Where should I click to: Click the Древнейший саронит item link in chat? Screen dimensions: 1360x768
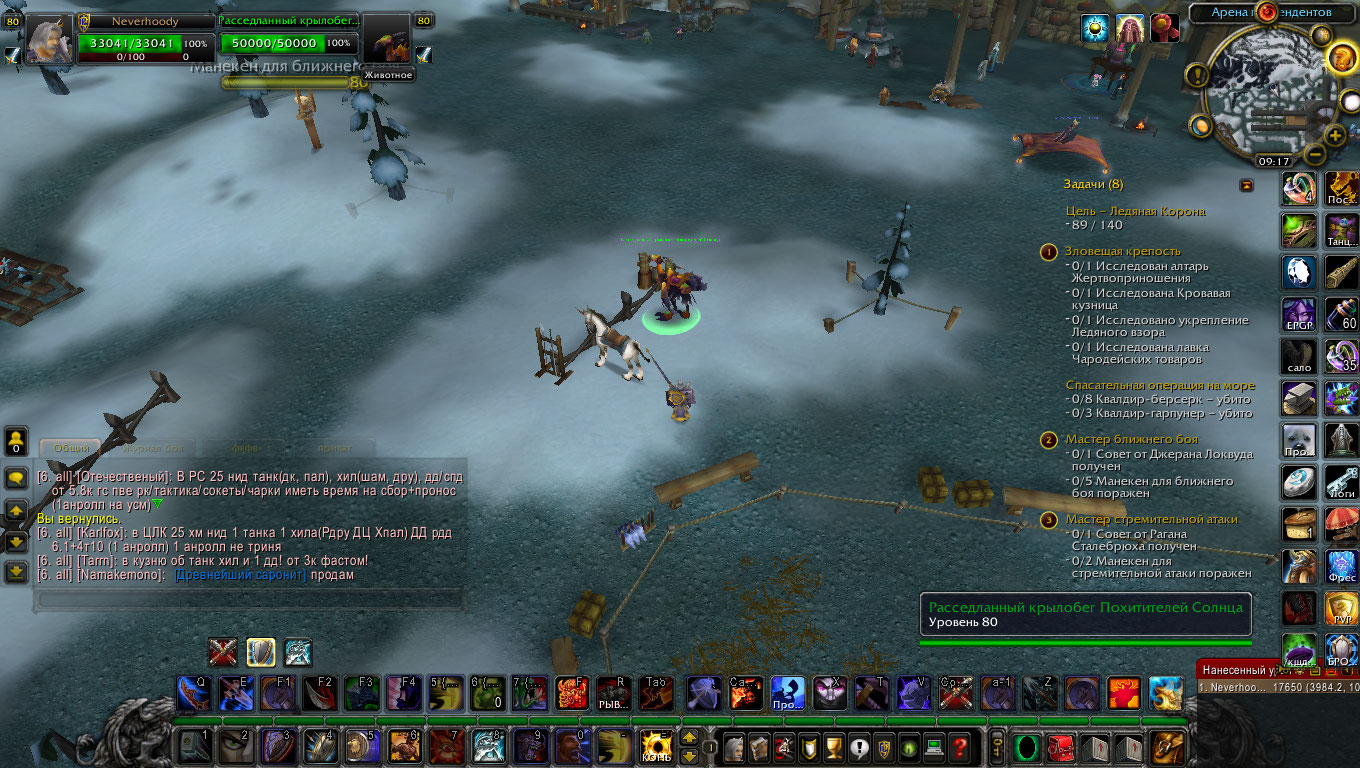[240, 575]
